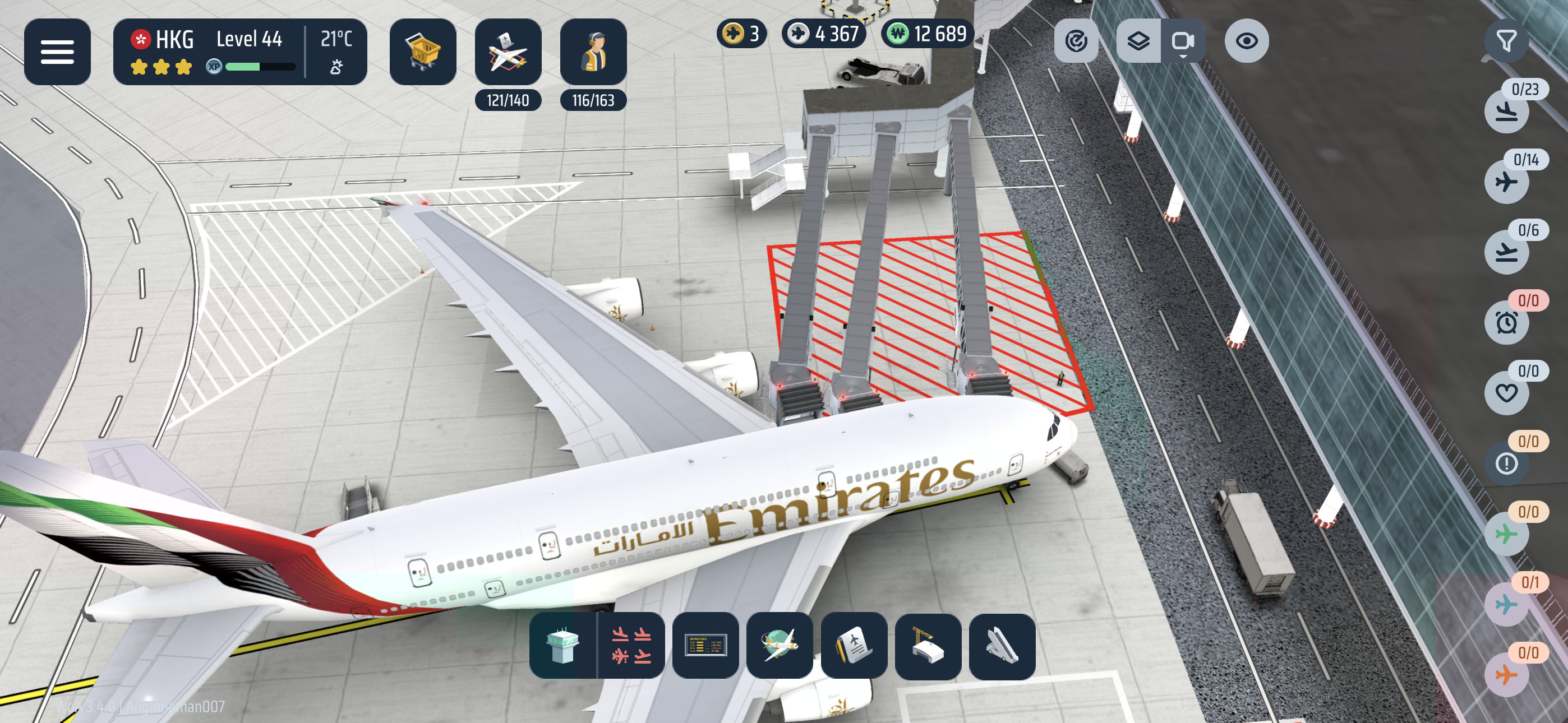Select the control tower button

(x=562, y=646)
